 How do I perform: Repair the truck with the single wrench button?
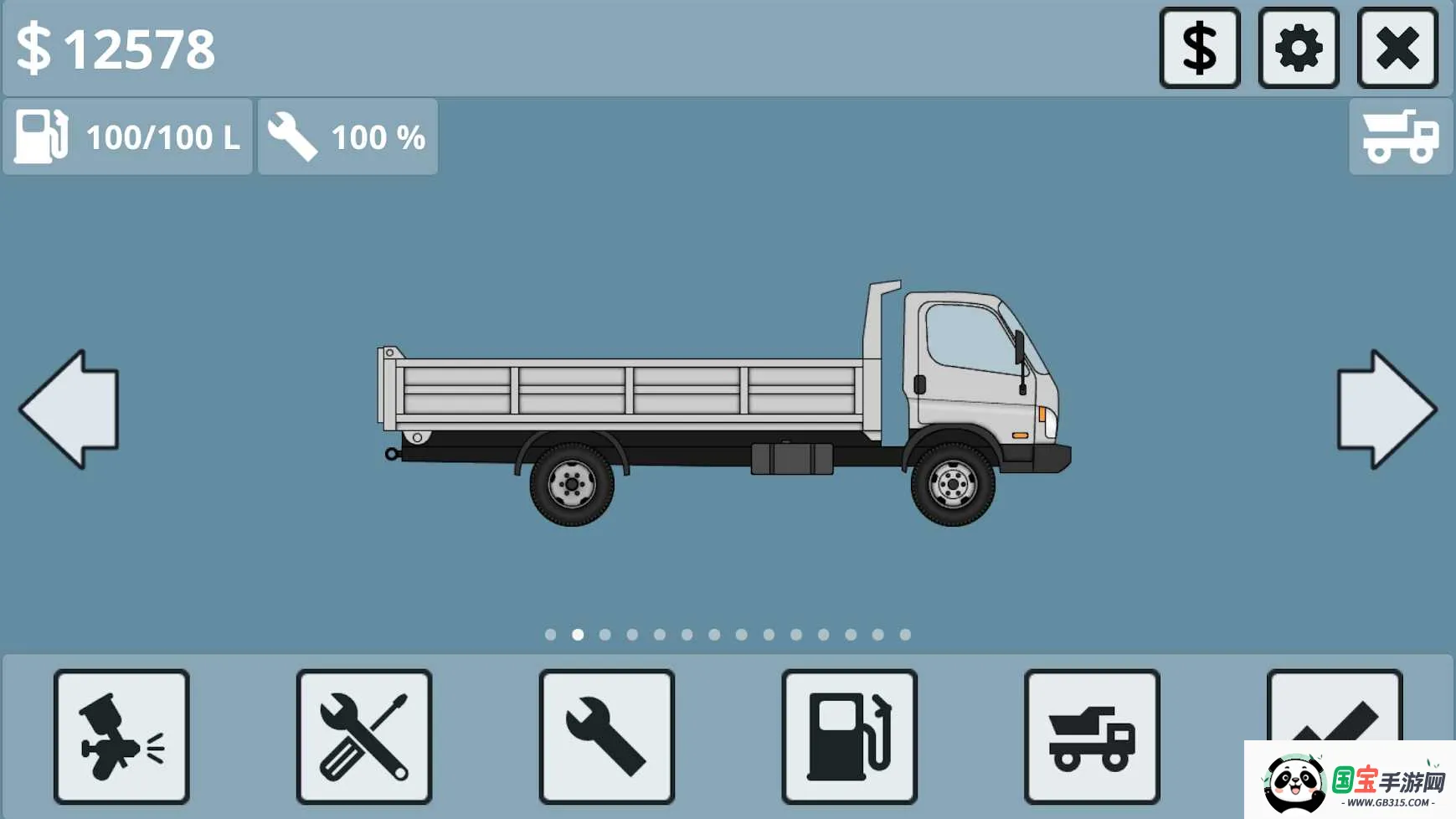(x=606, y=736)
